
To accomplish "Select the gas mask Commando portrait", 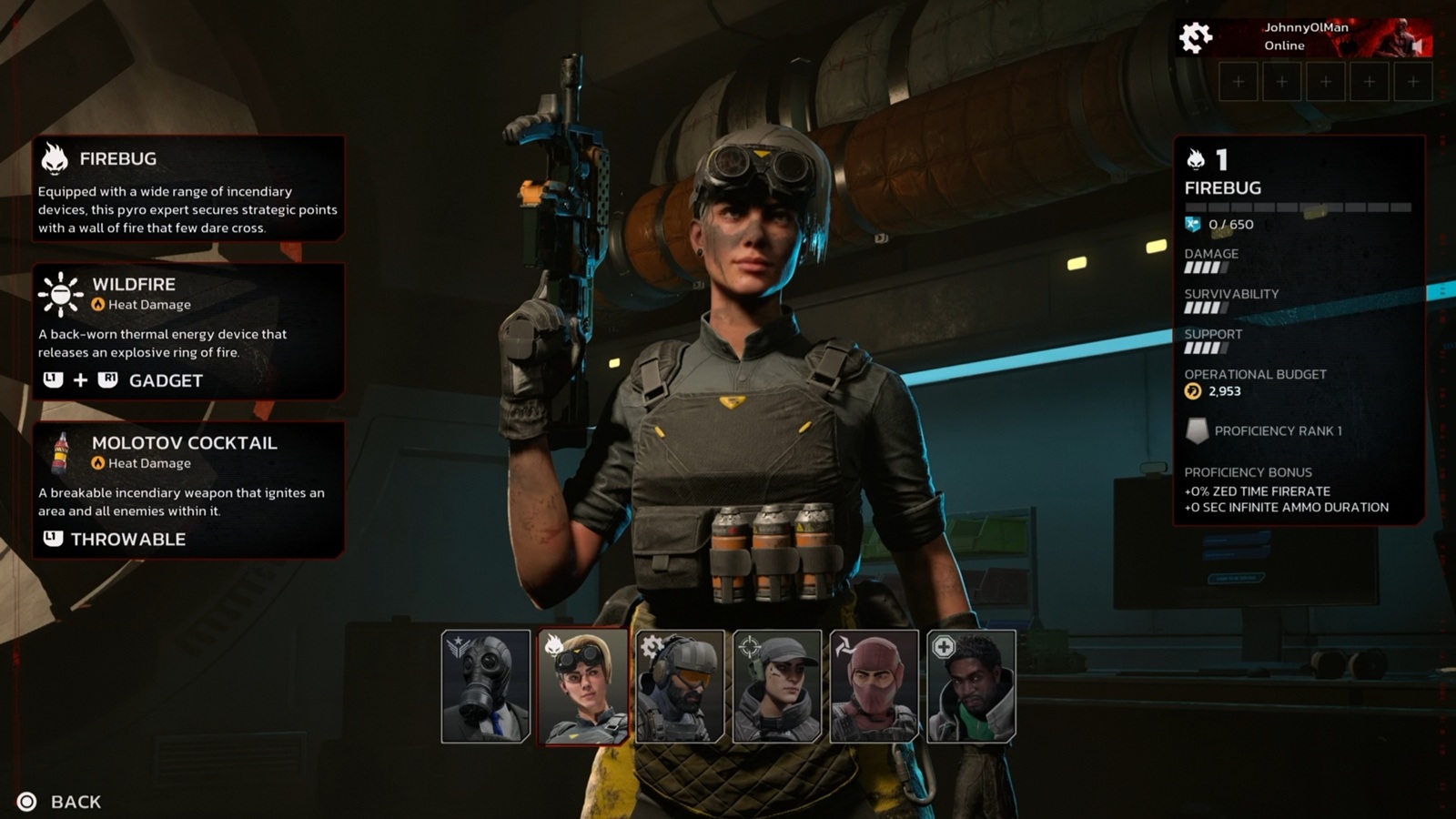I will [x=486, y=686].
